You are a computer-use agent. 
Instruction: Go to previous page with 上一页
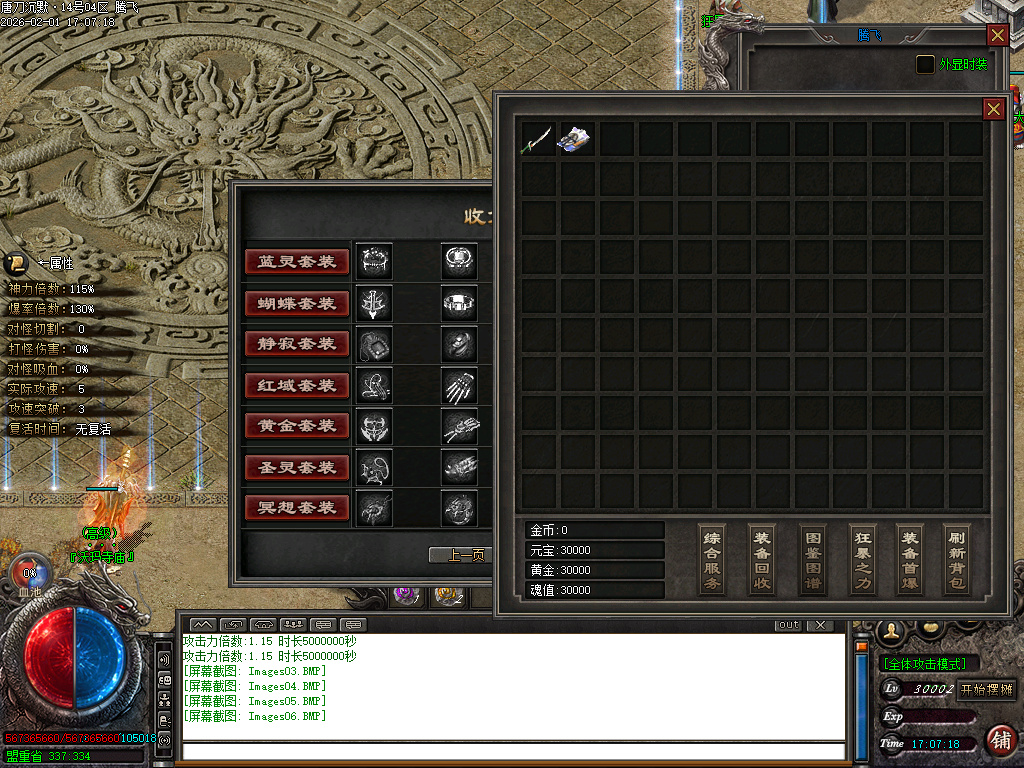coord(462,556)
